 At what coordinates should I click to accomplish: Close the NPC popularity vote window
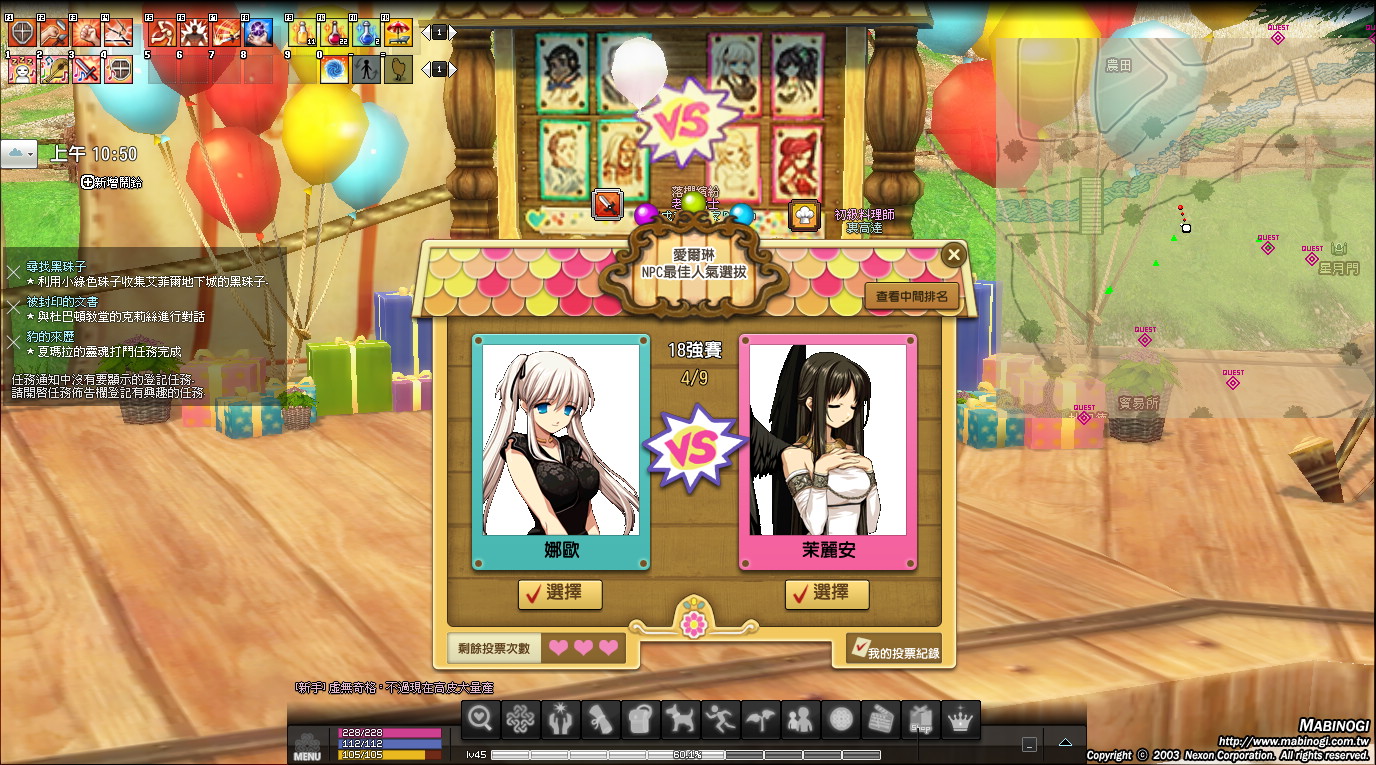[953, 255]
